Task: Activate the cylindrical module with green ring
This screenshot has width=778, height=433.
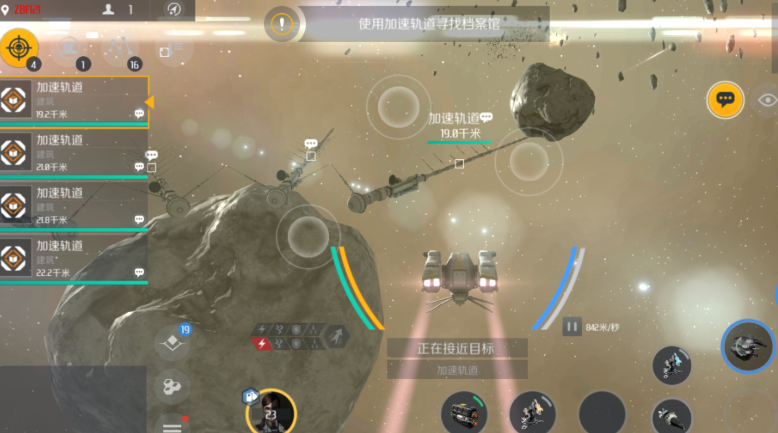Action: coord(466,412)
